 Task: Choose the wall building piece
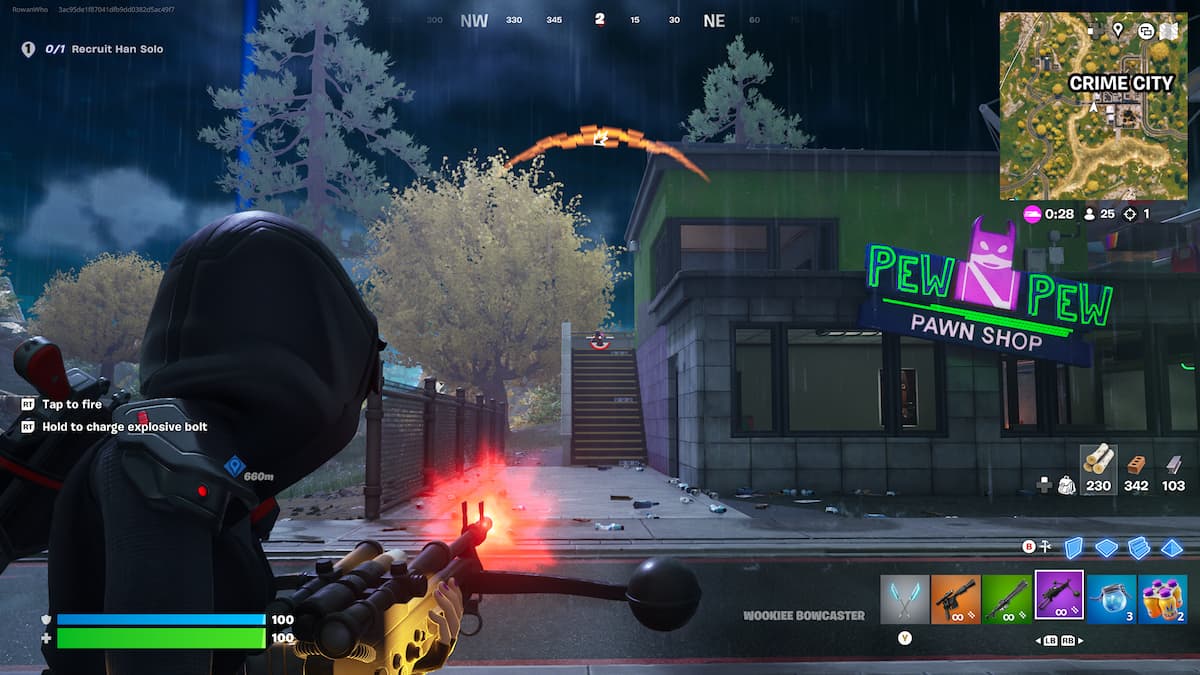[1073, 547]
